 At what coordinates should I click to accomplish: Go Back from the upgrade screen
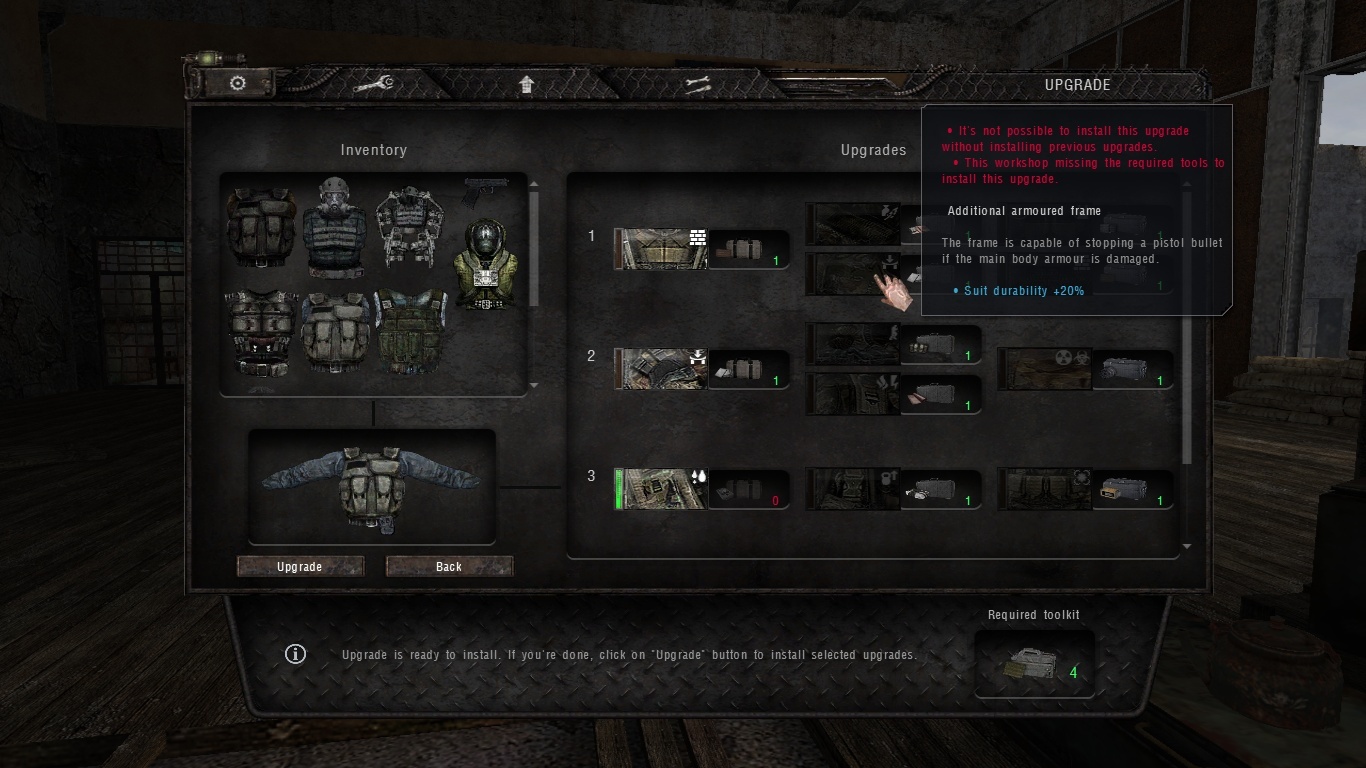click(x=449, y=567)
